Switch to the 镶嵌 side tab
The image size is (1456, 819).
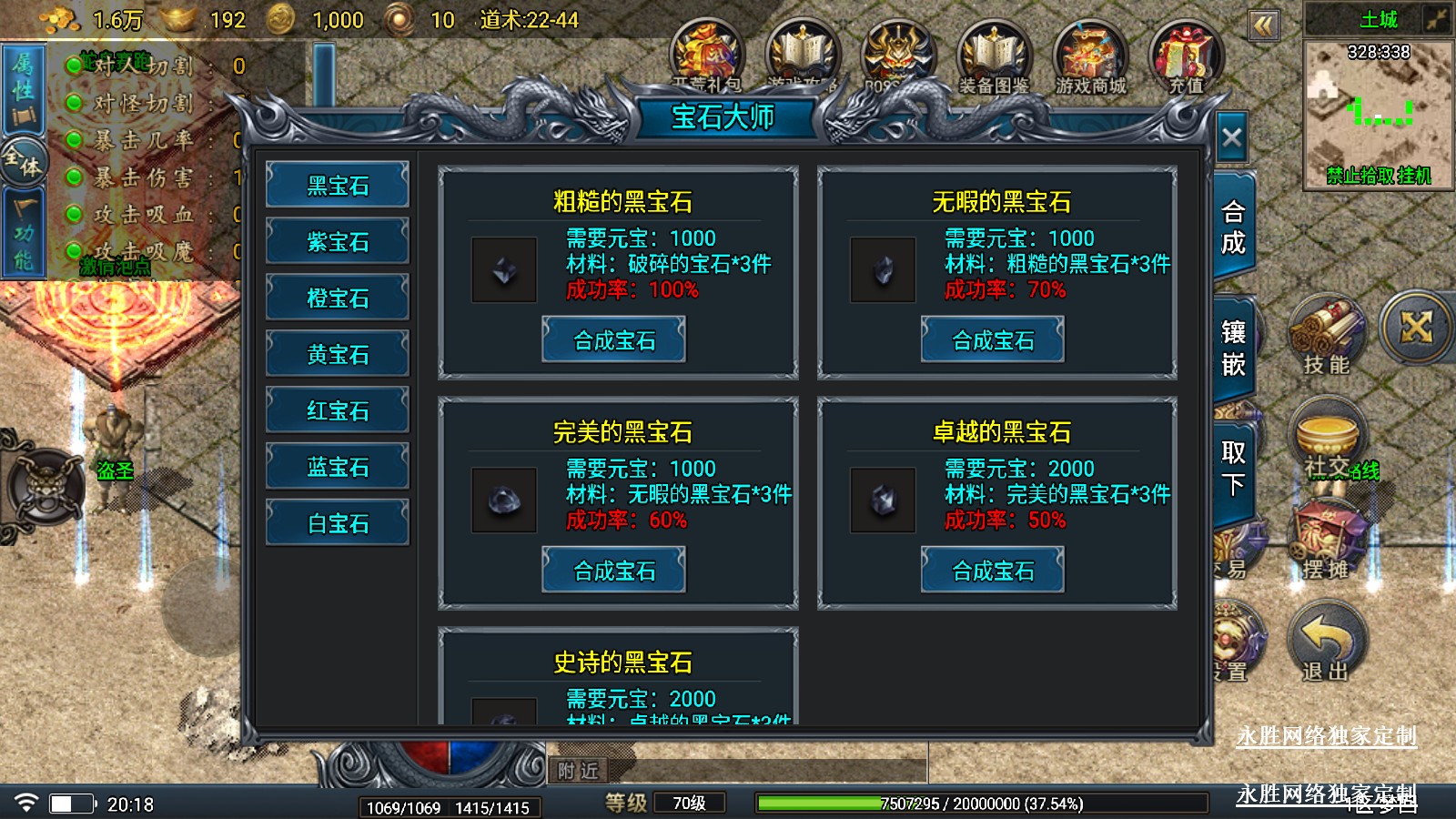pos(1233,349)
